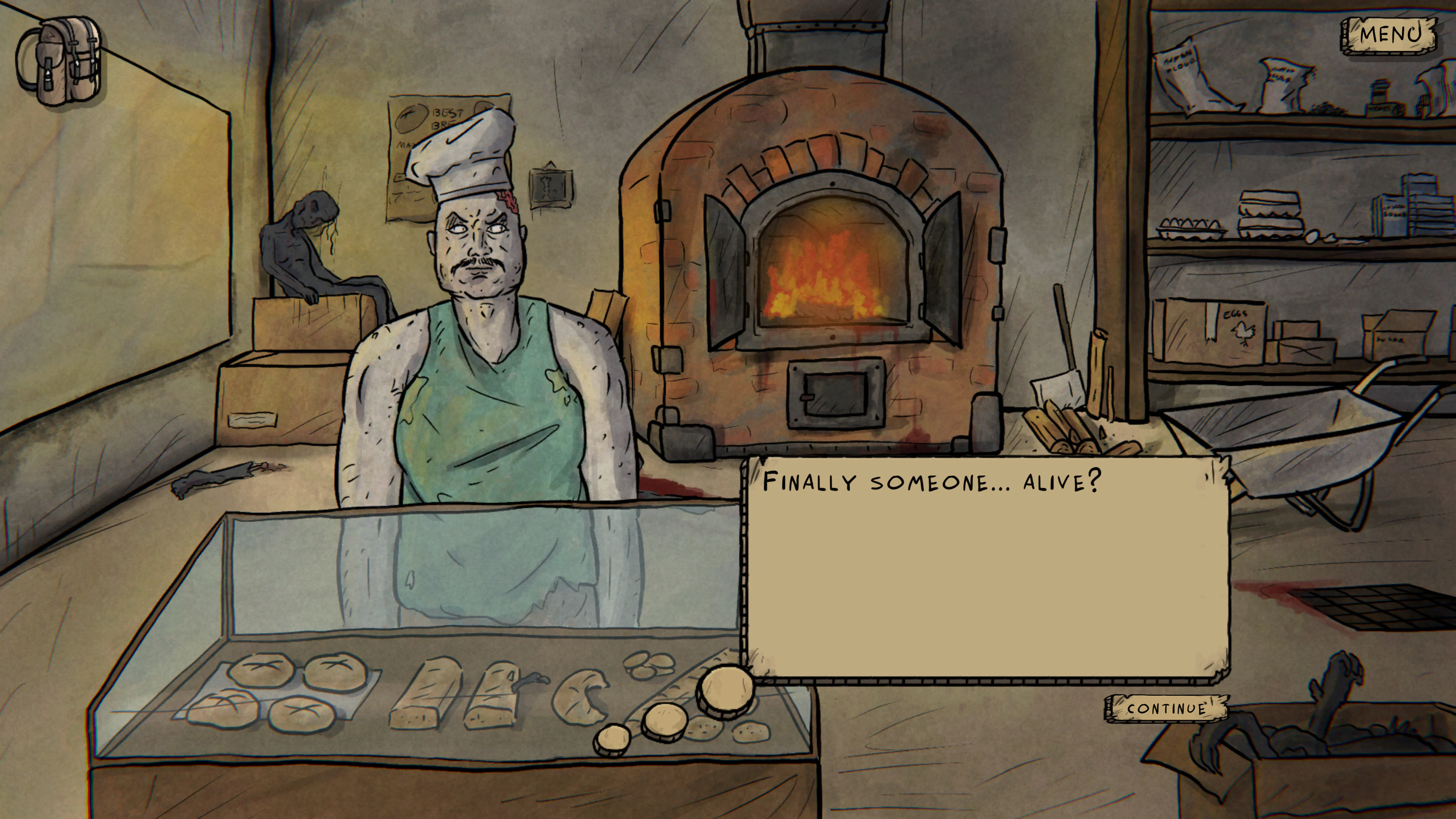Open the backpack inventory icon
This screenshot has height=819, width=1456.
coord(61,61)
